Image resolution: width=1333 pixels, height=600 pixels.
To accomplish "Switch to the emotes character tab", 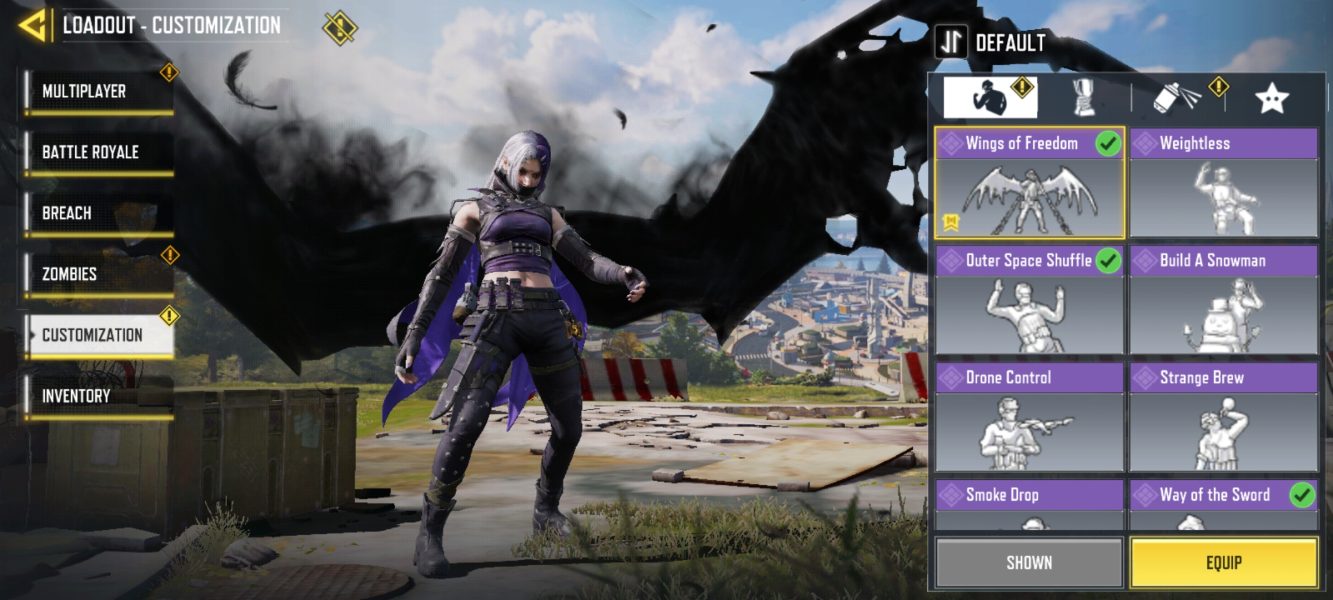I will pos(990,97).
